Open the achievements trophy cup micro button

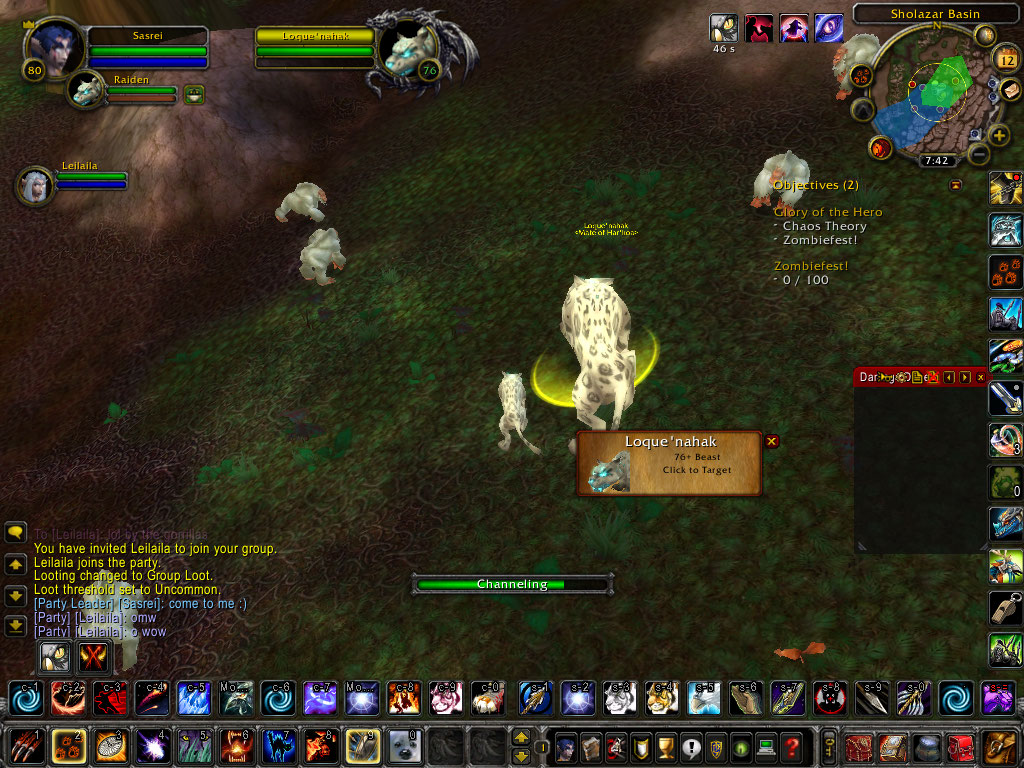[665, 746]
